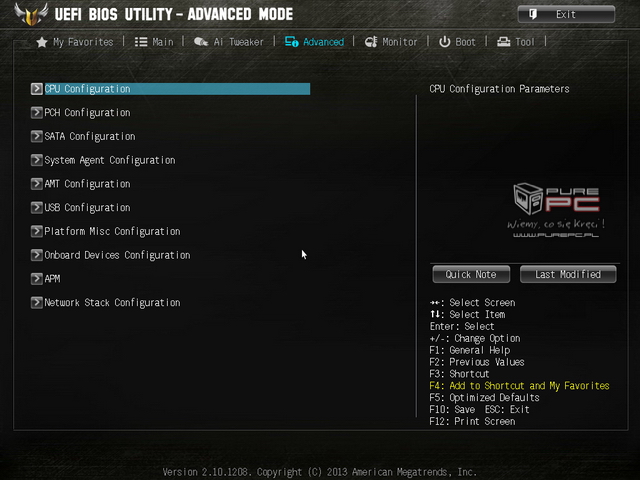Select PCH Configuration entry
Image resolution: width=640 pixels, height=480 pixels.
pyautogui.click(x=87, y=113)
